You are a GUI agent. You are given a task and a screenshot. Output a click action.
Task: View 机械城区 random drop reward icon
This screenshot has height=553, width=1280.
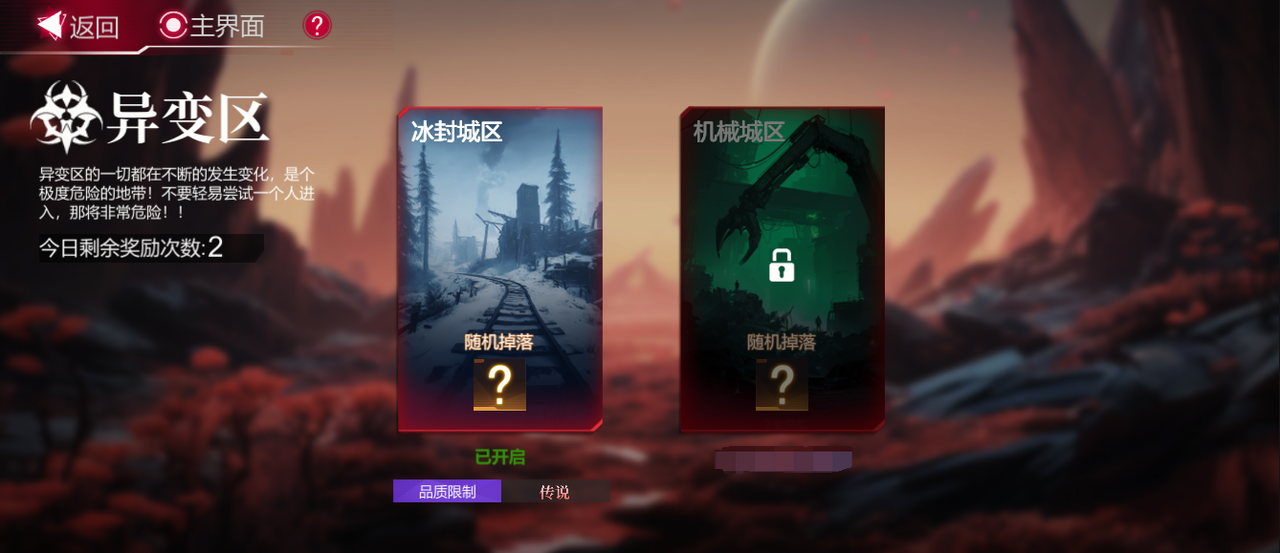(x=782, y=384)
